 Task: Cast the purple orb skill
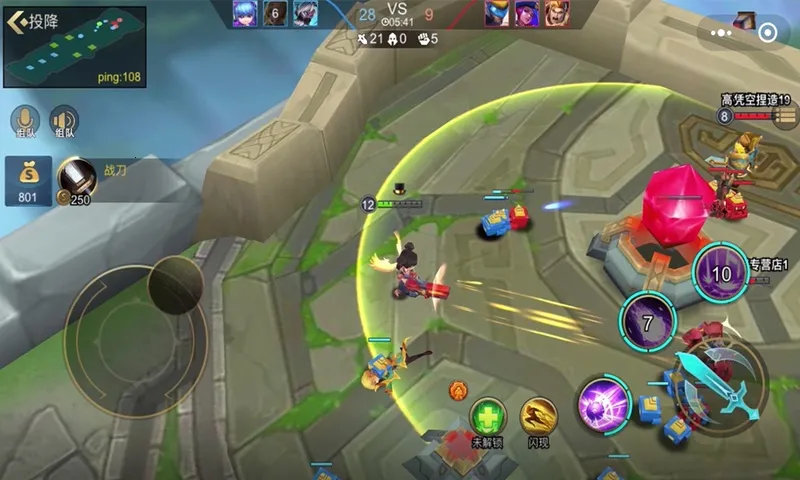pyautogui.click(x=603, y=406)
